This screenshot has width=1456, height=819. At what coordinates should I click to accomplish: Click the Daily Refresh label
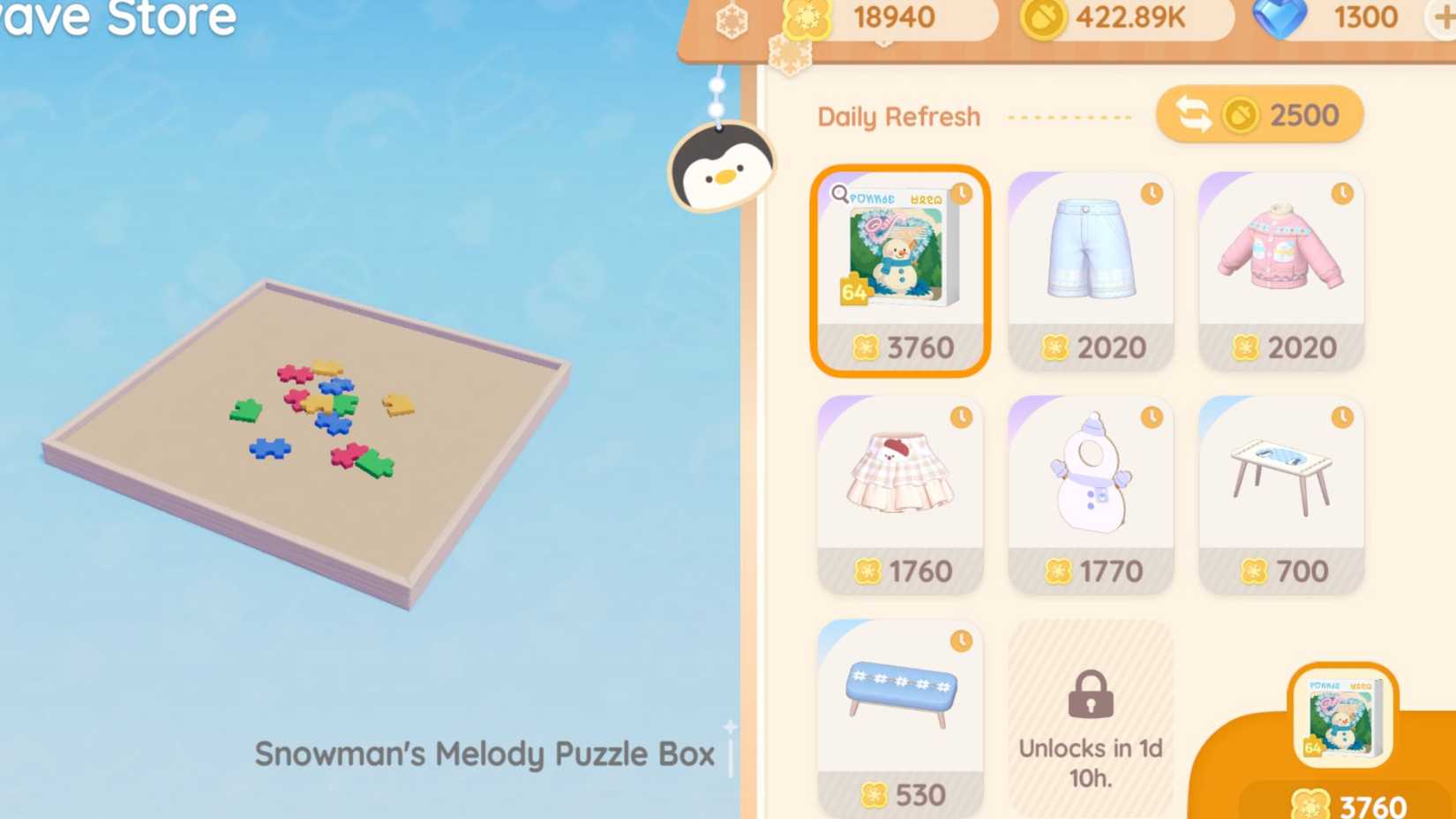click(x=898, y=116)
